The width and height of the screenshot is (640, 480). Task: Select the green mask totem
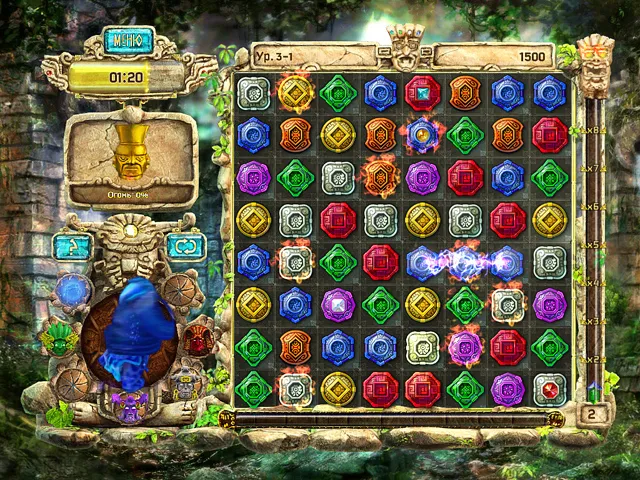point(60,340)
